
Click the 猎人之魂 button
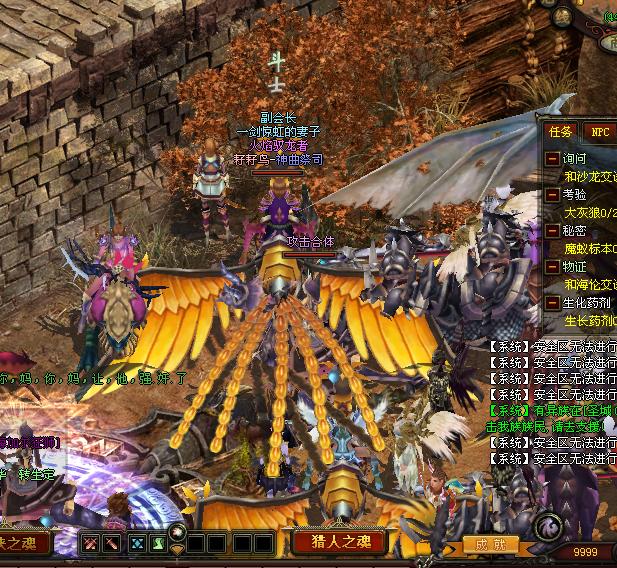tap(337, 542)
